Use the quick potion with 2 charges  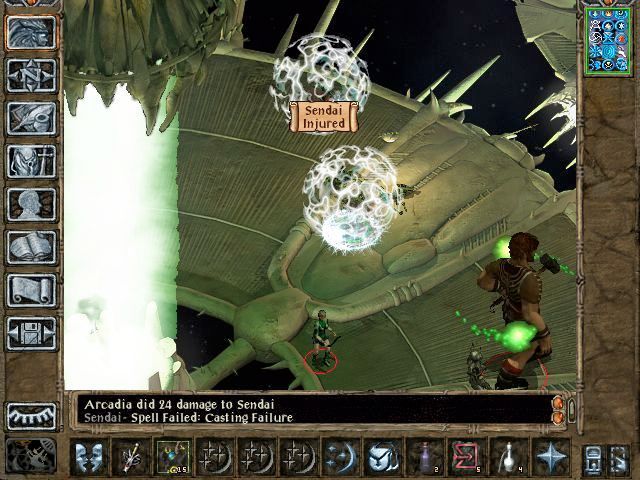pos(424,456)
